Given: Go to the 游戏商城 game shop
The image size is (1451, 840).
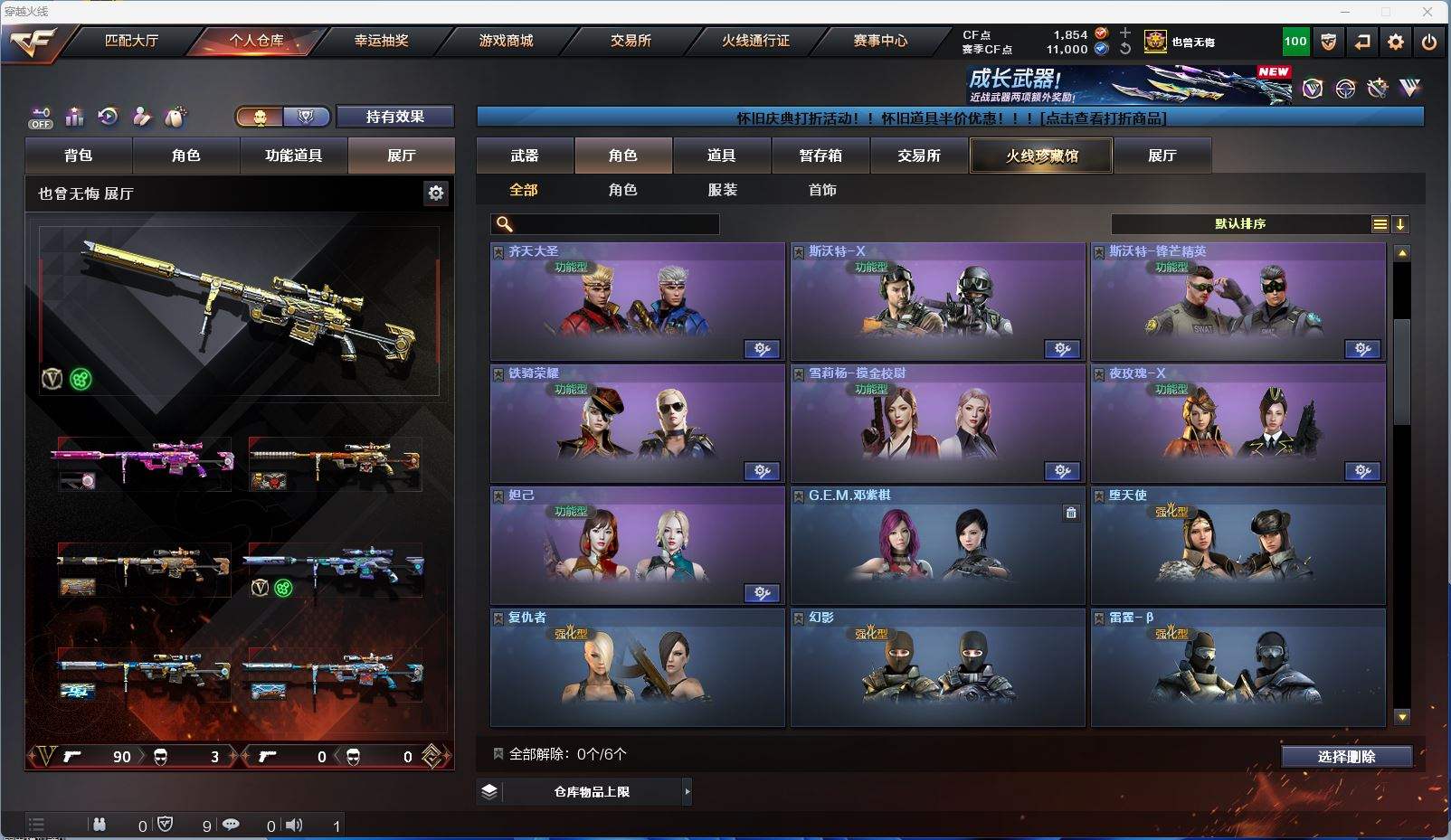Looking at the screenshot, I should tap(506, 41).
